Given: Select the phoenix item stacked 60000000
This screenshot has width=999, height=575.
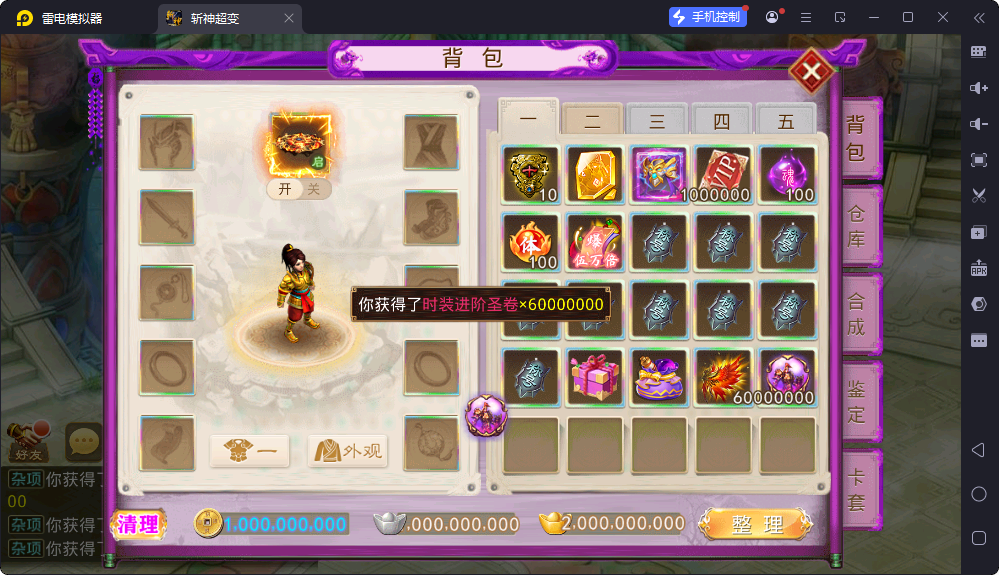Looking at the screenshot, I should coord(722,377).
